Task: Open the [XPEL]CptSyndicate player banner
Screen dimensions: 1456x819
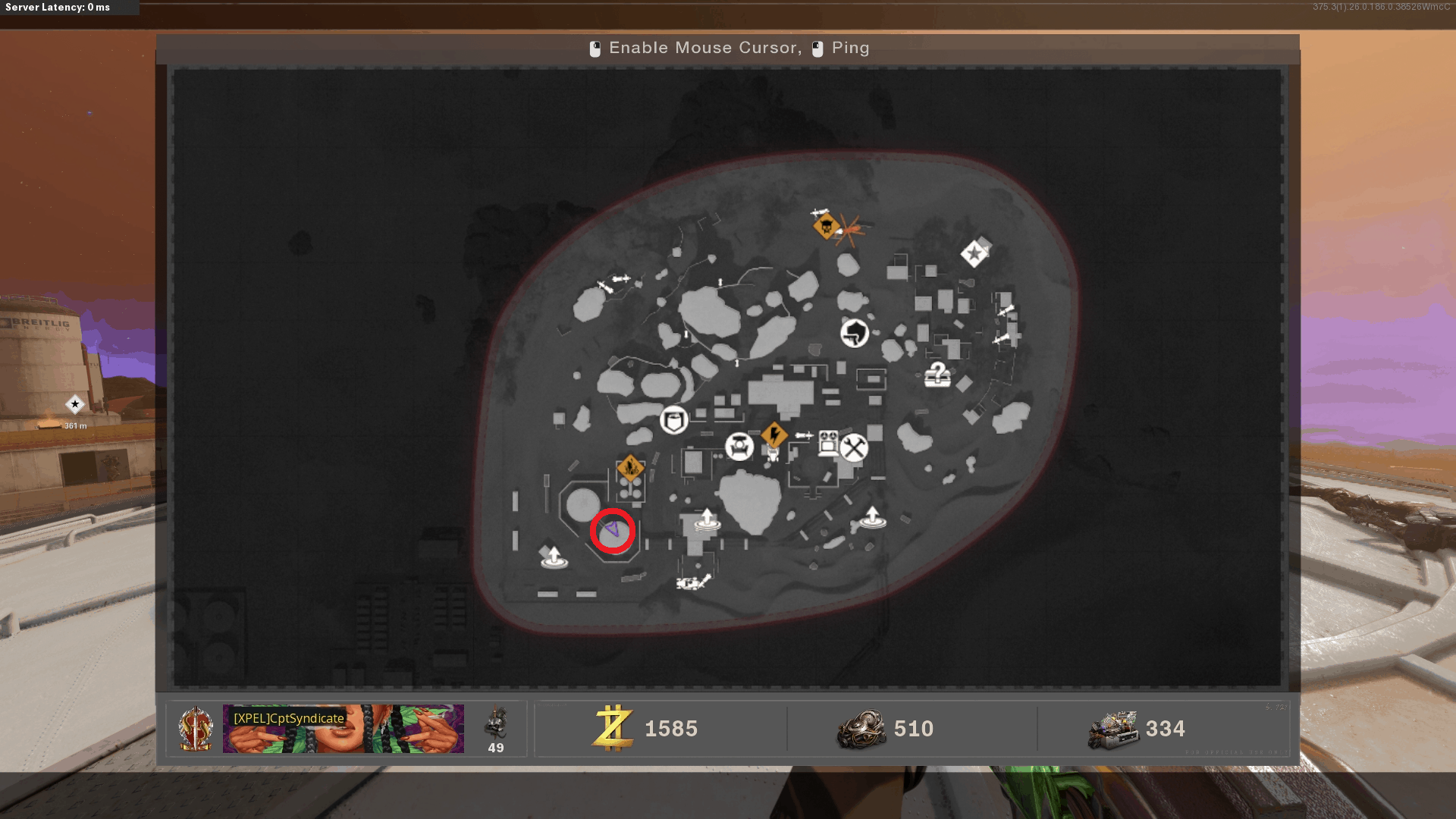Action: (343, 729)
